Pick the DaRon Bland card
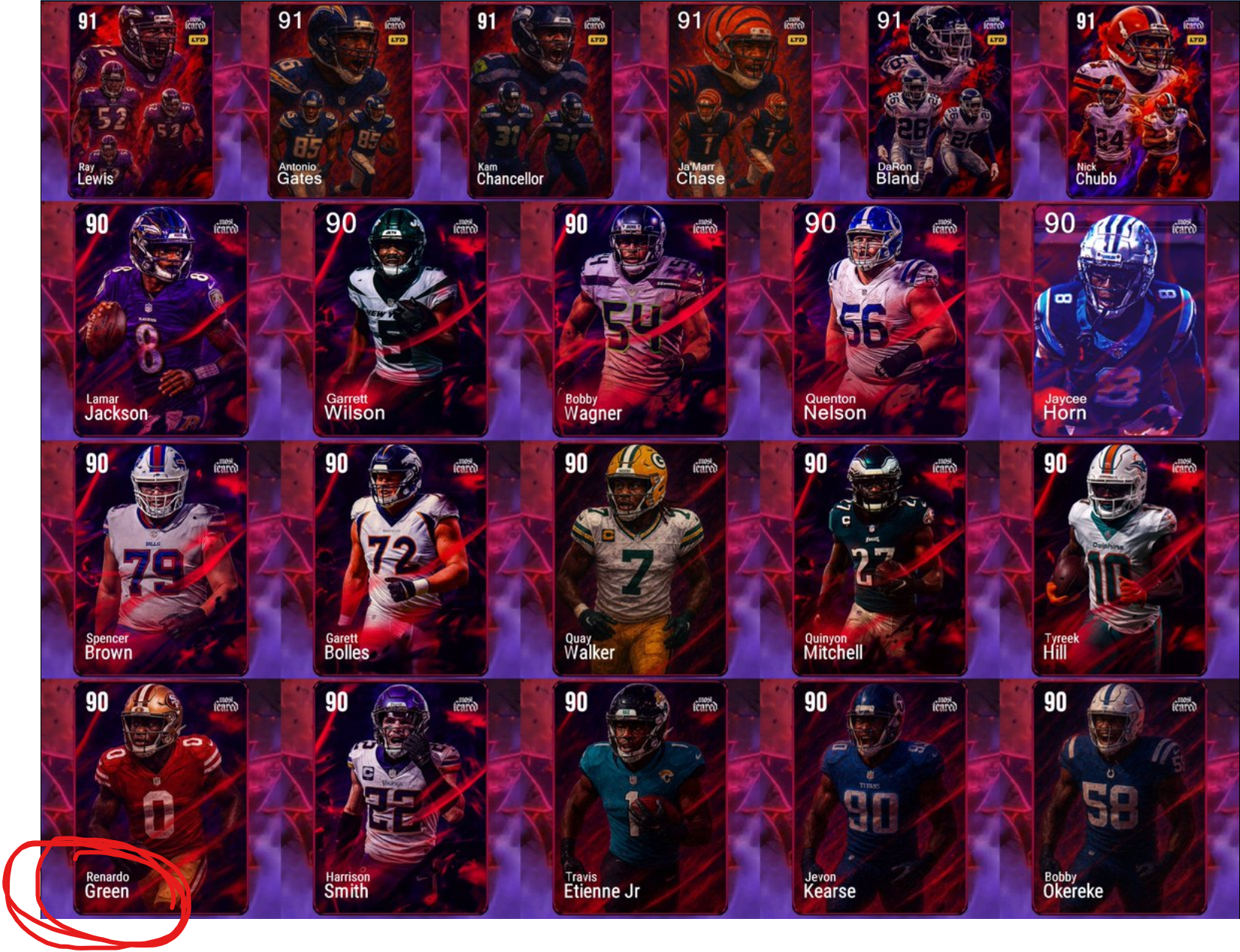 (x=940, y=101)
